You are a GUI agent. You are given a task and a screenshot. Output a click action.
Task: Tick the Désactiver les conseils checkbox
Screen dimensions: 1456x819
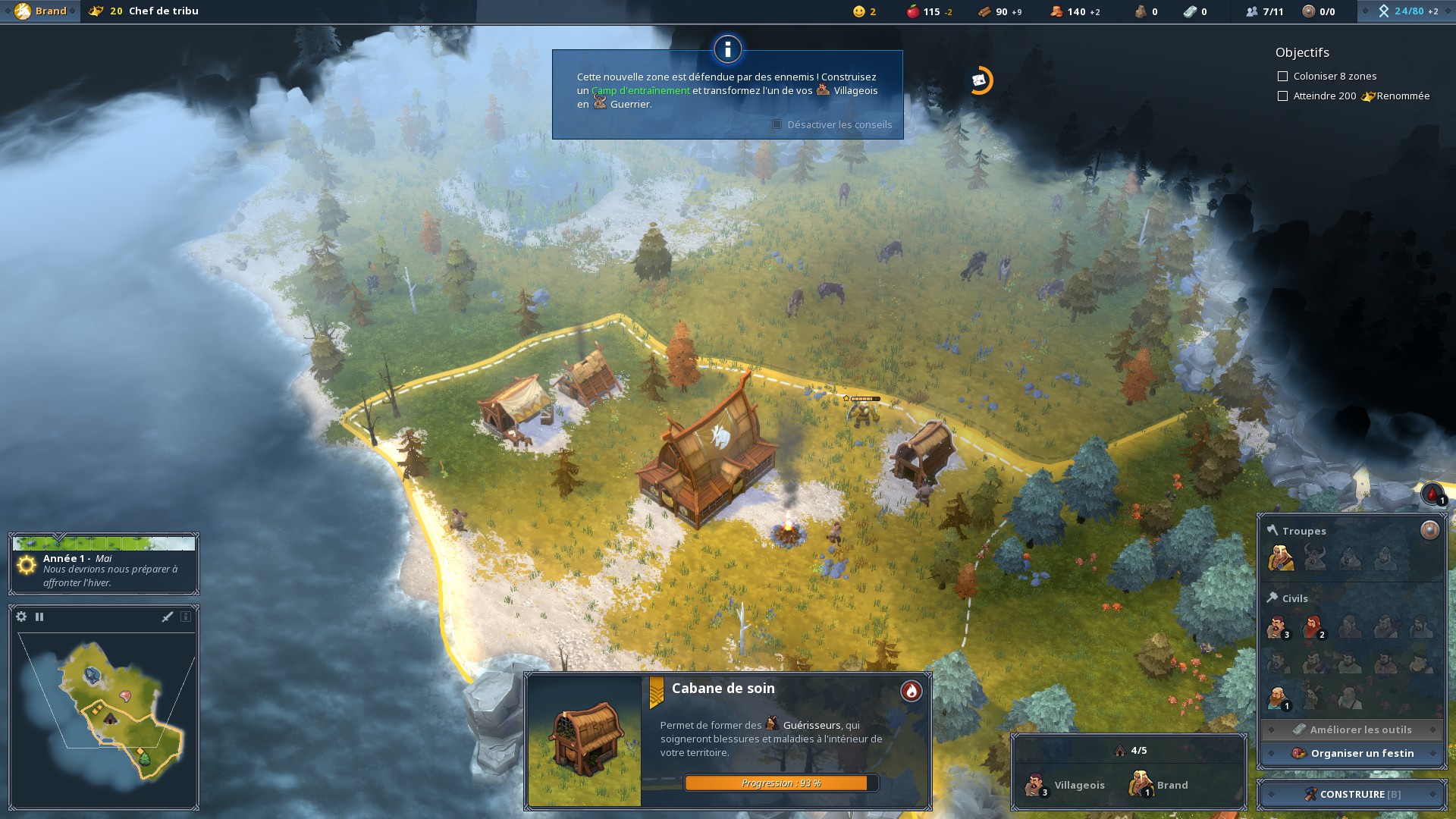pos(777,124)
